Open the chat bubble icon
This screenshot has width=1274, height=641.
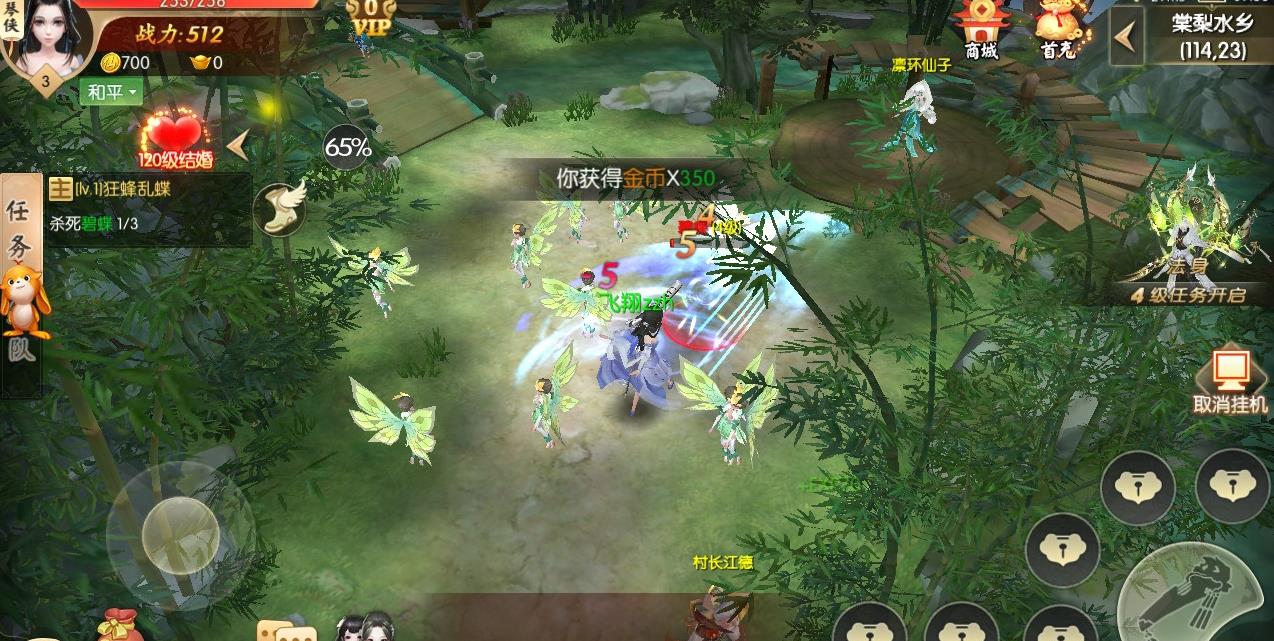tap(286, 629)
